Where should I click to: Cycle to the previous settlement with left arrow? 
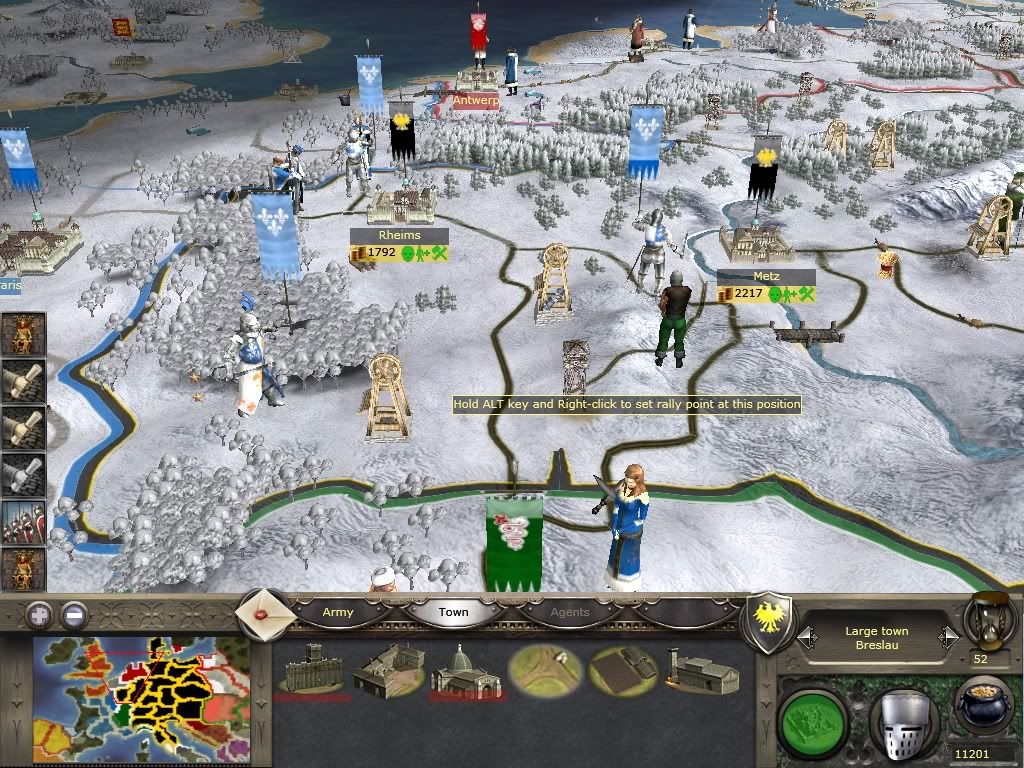(x=806, y=636)
